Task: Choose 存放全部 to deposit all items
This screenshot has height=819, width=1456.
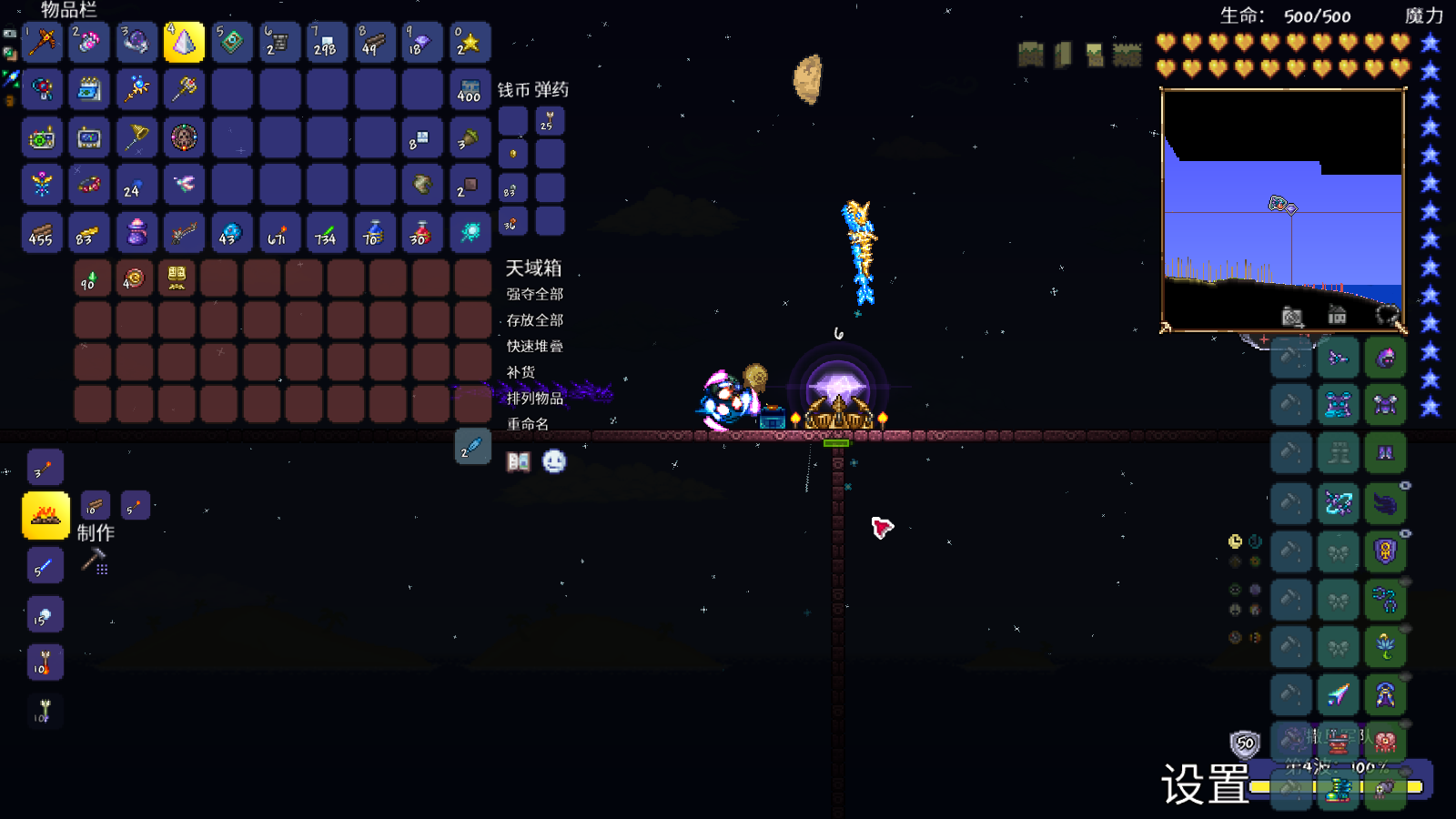Action: pyautogui.click(x=535, y=320)
